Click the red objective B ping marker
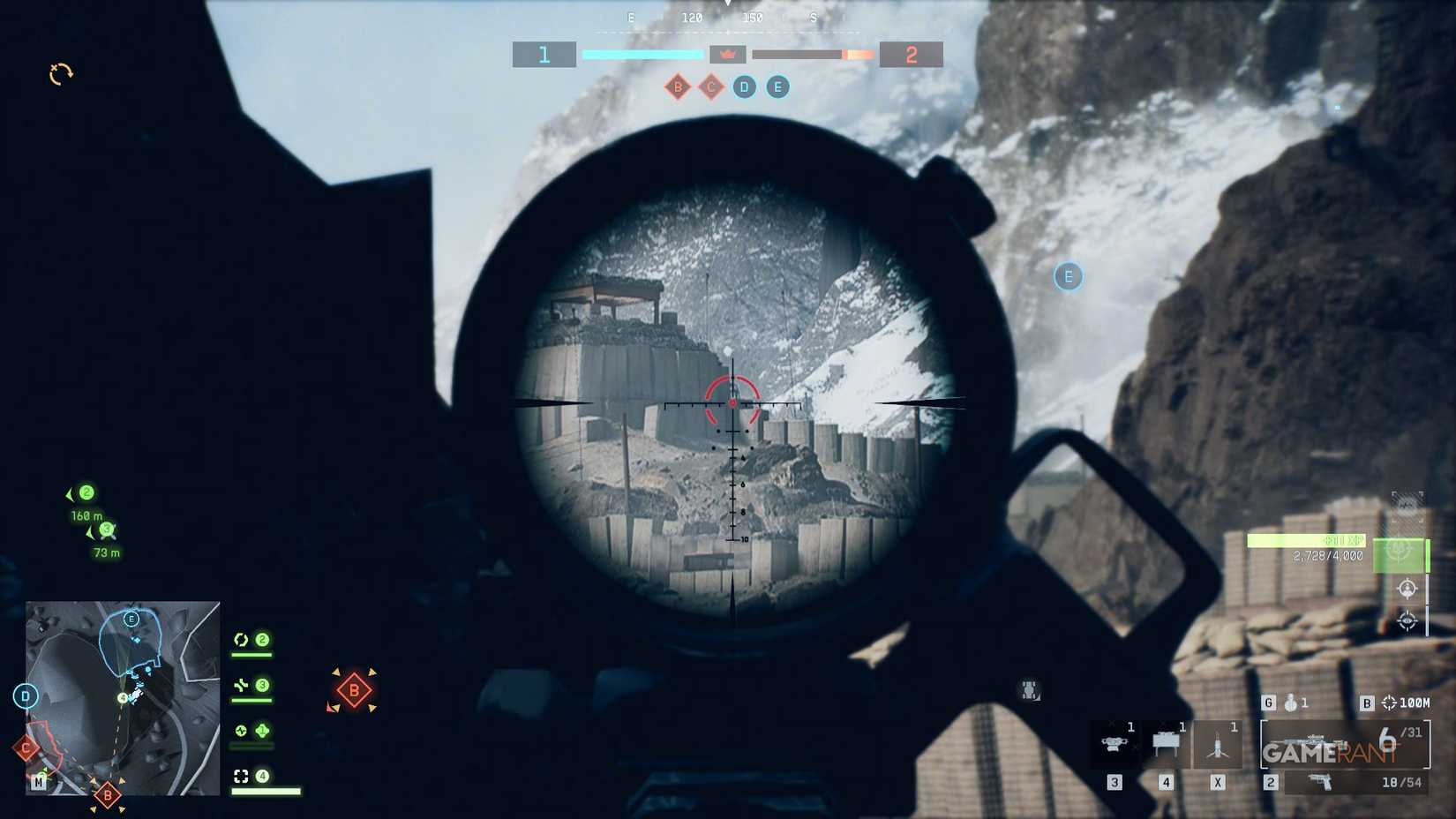This screenshot has width=1456, height=819. point(352,688)
